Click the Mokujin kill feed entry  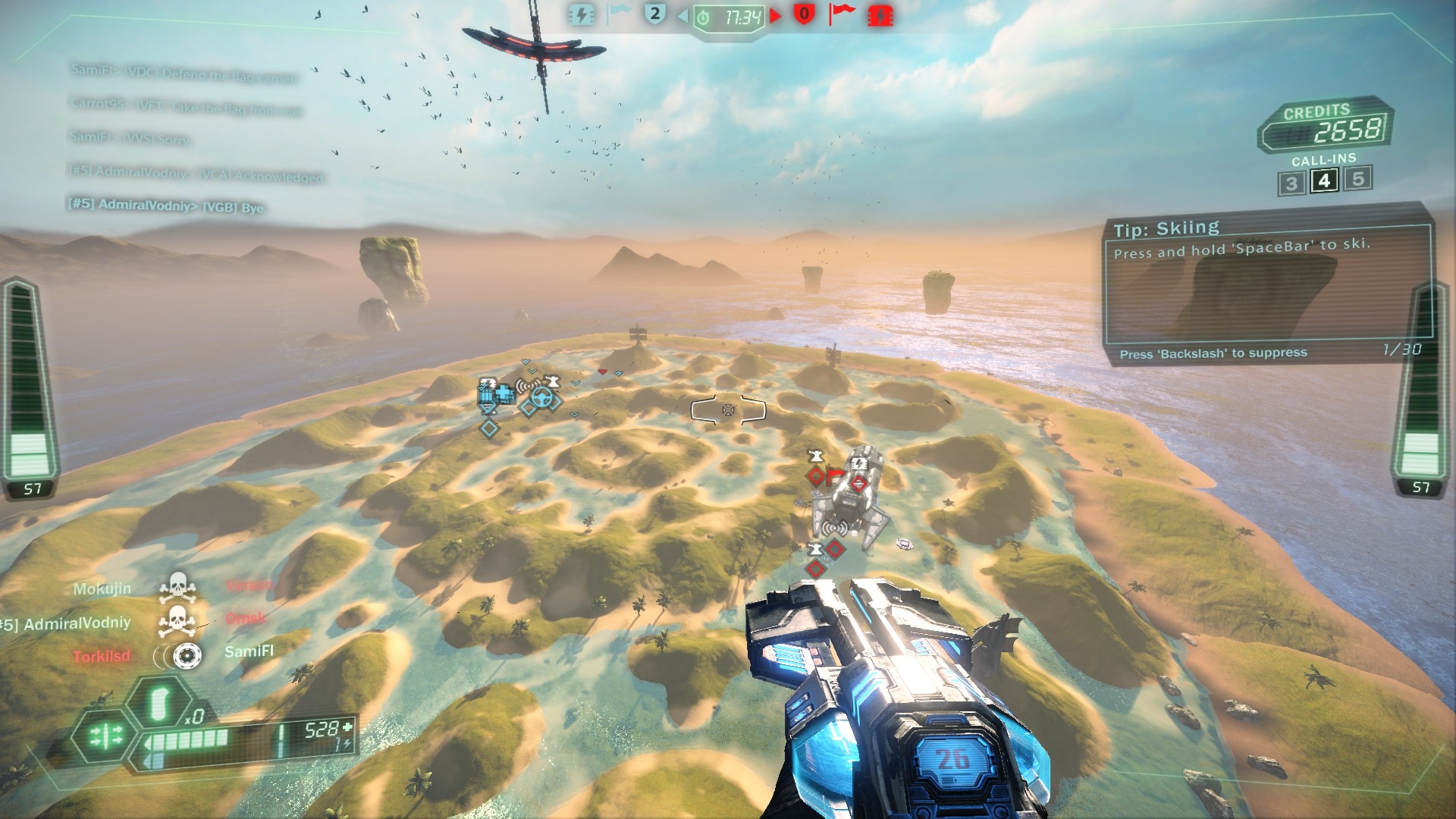point(102,589)
